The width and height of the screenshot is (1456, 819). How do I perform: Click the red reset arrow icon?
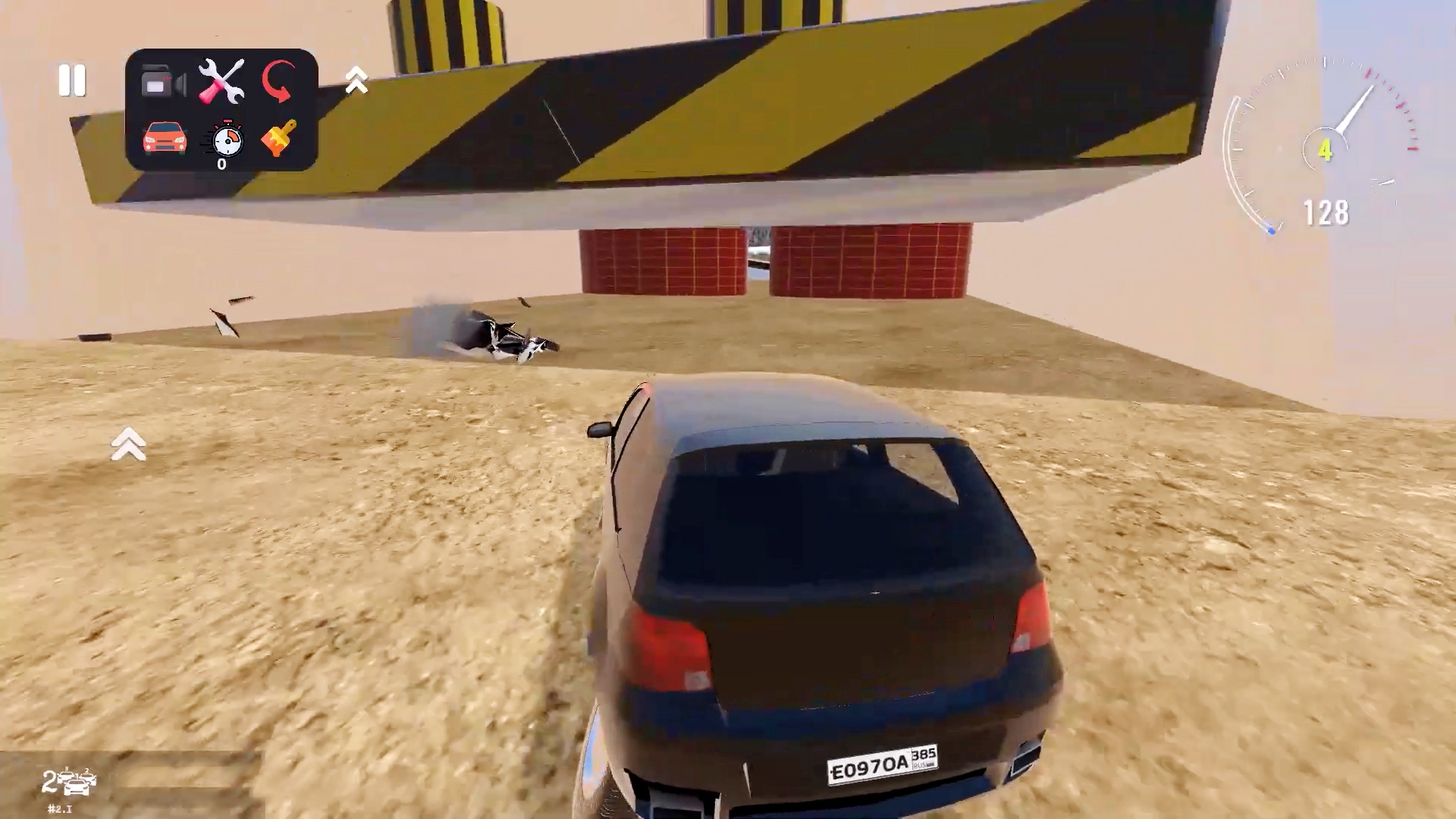click(279, 80)
